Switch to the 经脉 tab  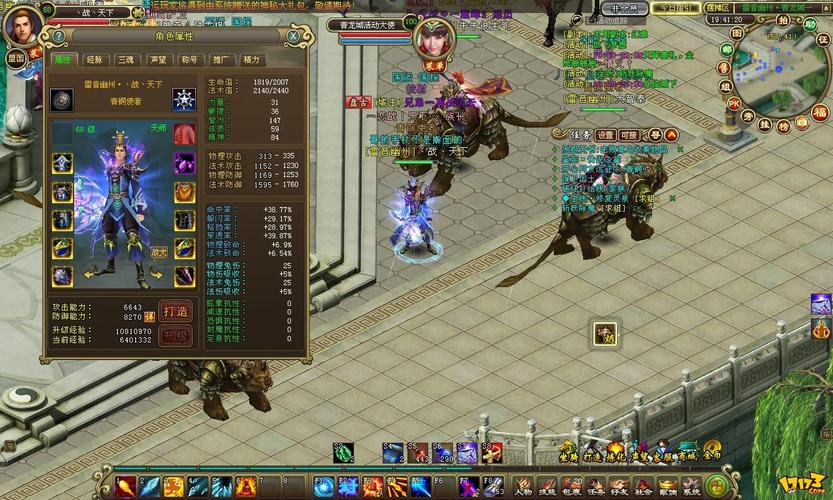coord(93,60)
